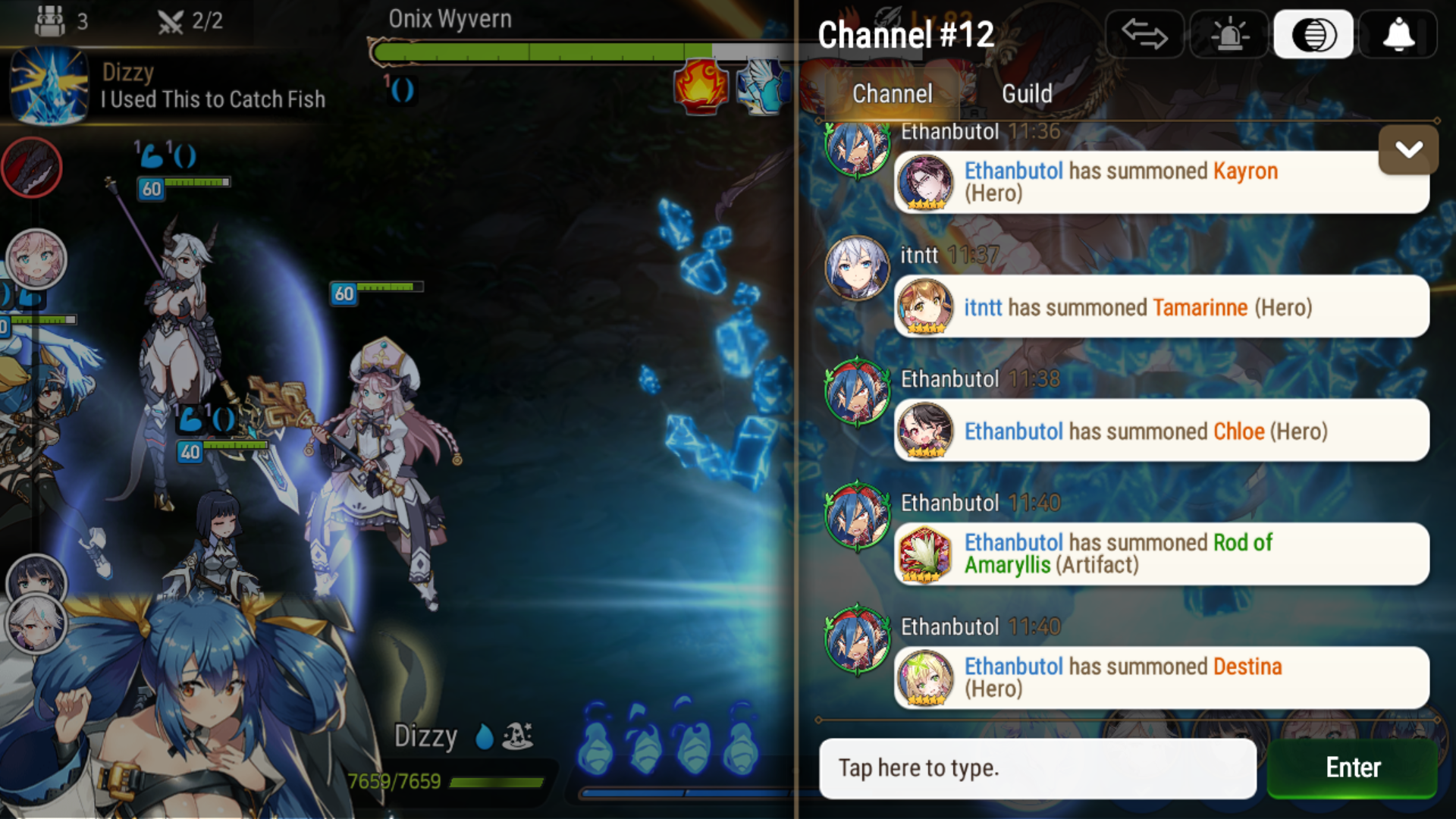The width and height of the screenshot is (1456, 819).
Task: Select the water droplet element icon beside Dizzy
Action: tap(483, 735)
